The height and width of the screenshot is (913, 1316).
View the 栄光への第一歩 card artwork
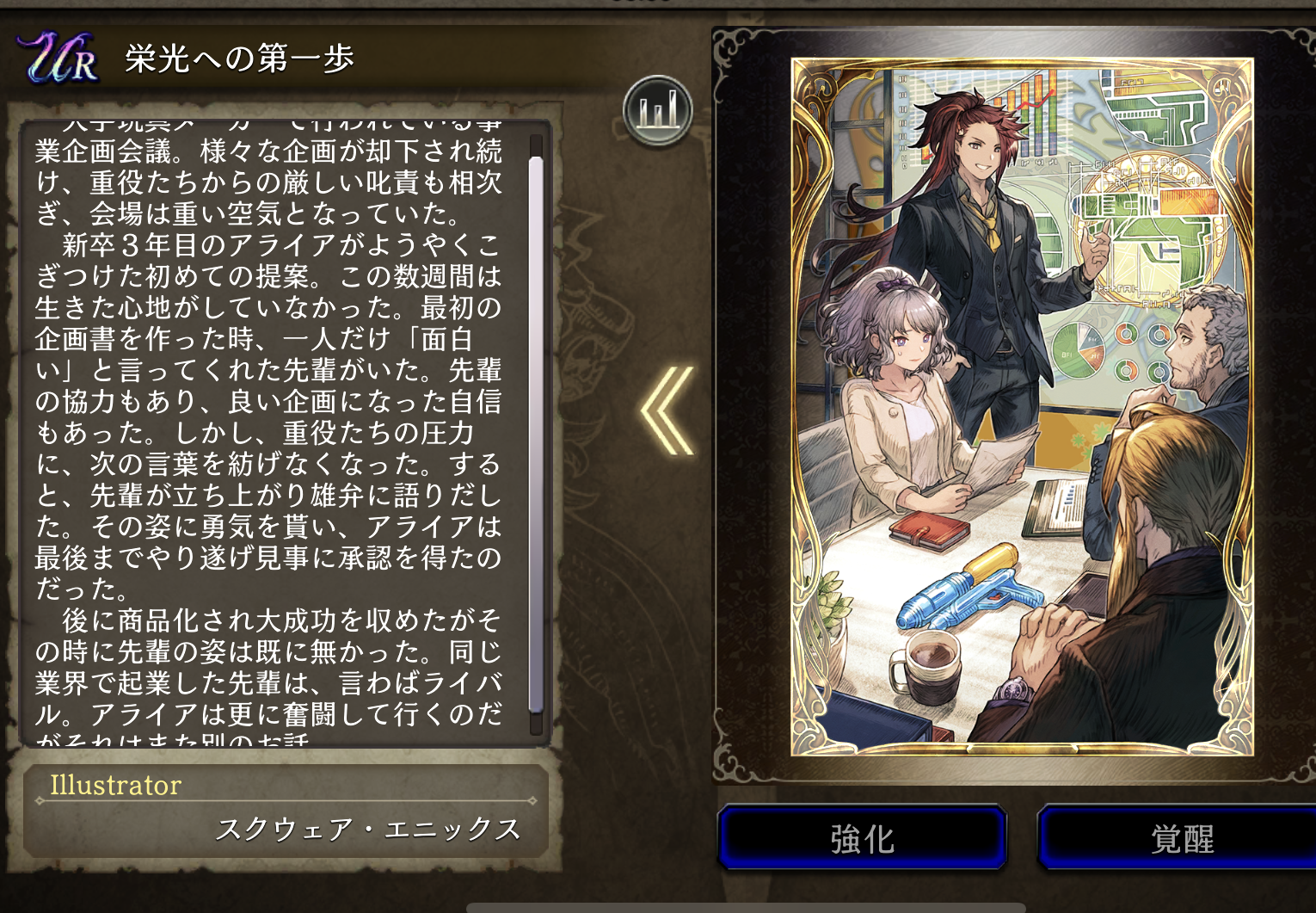click(1022, 406)
